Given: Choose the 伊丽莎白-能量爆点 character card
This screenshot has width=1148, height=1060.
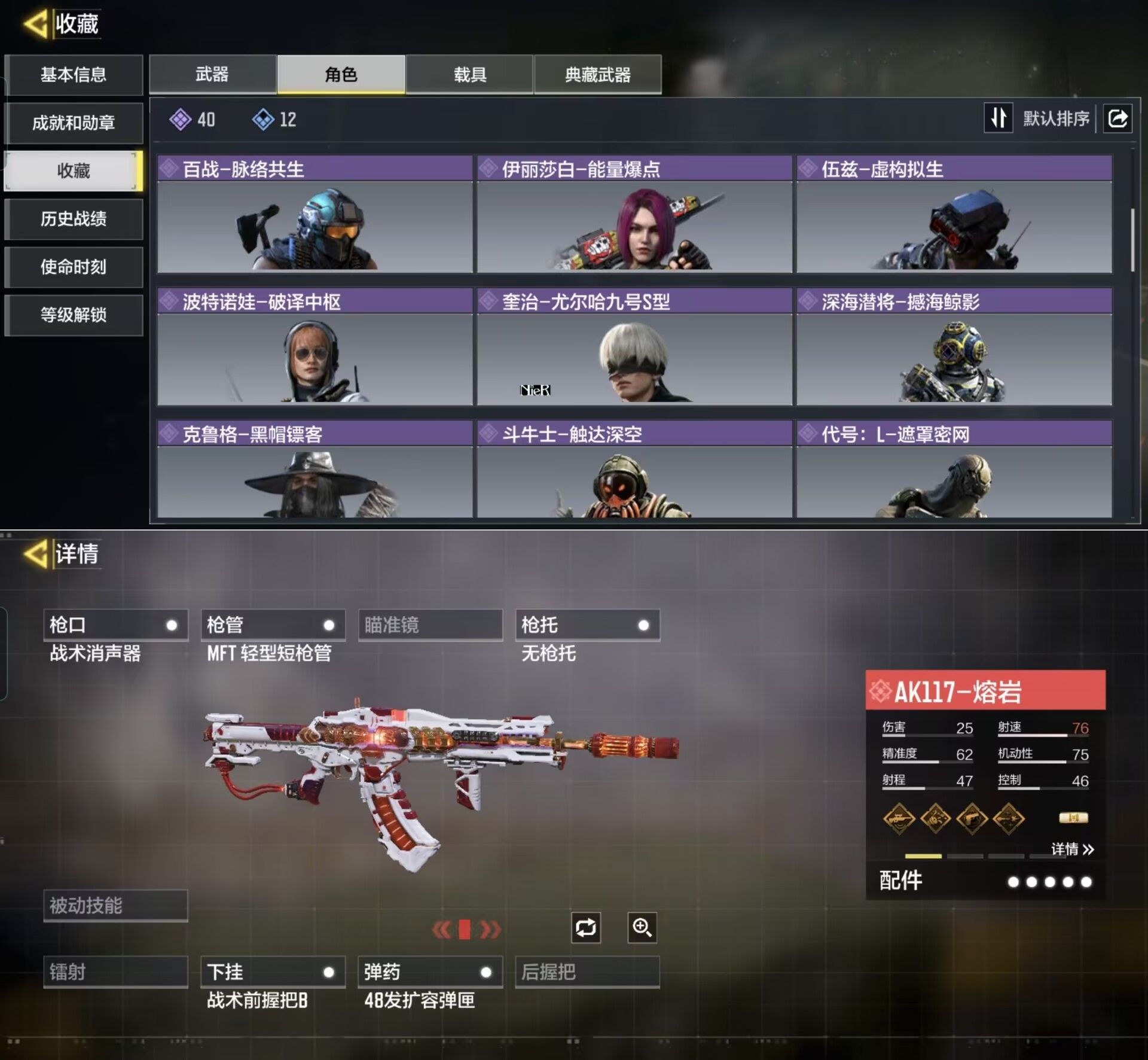Looking at the screenshot, I should 634,214.
